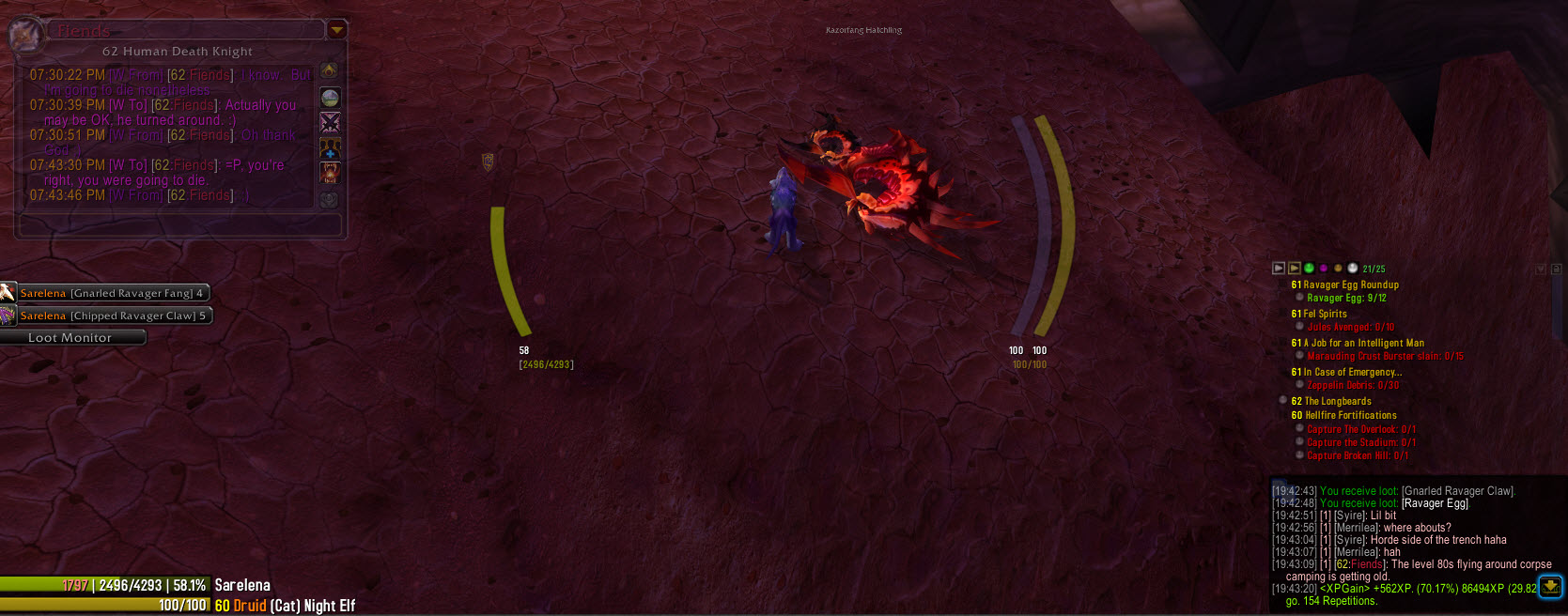Click Fiends' name in the chat log
Viewport: 1568px width, 616px height.
(1366, 564)
